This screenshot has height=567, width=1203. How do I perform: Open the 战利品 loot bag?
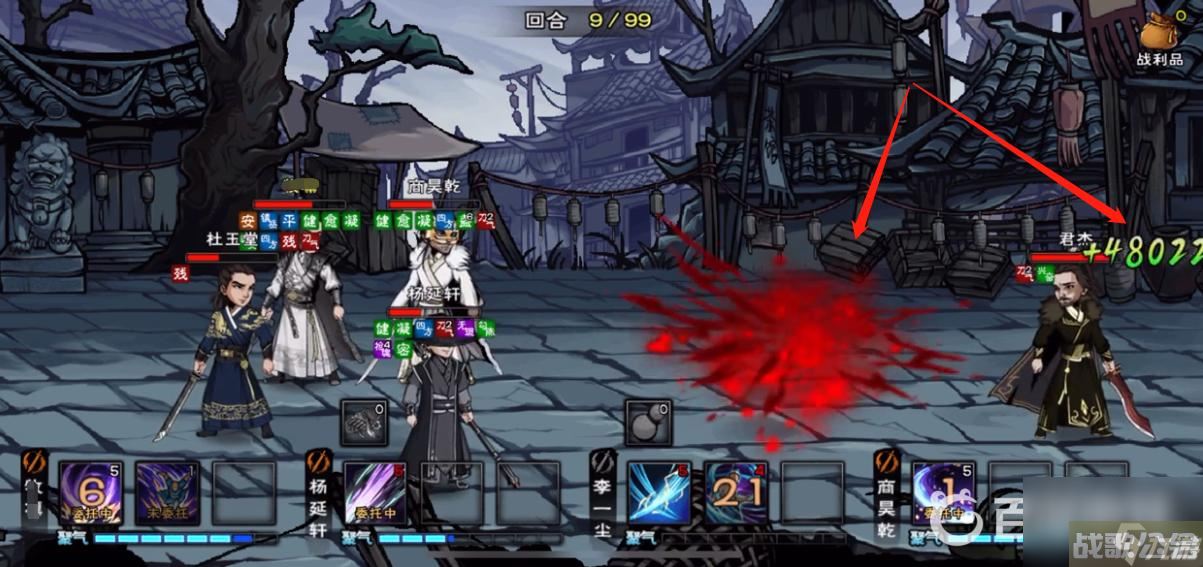pyautogui.click(x=1159, y=38)
